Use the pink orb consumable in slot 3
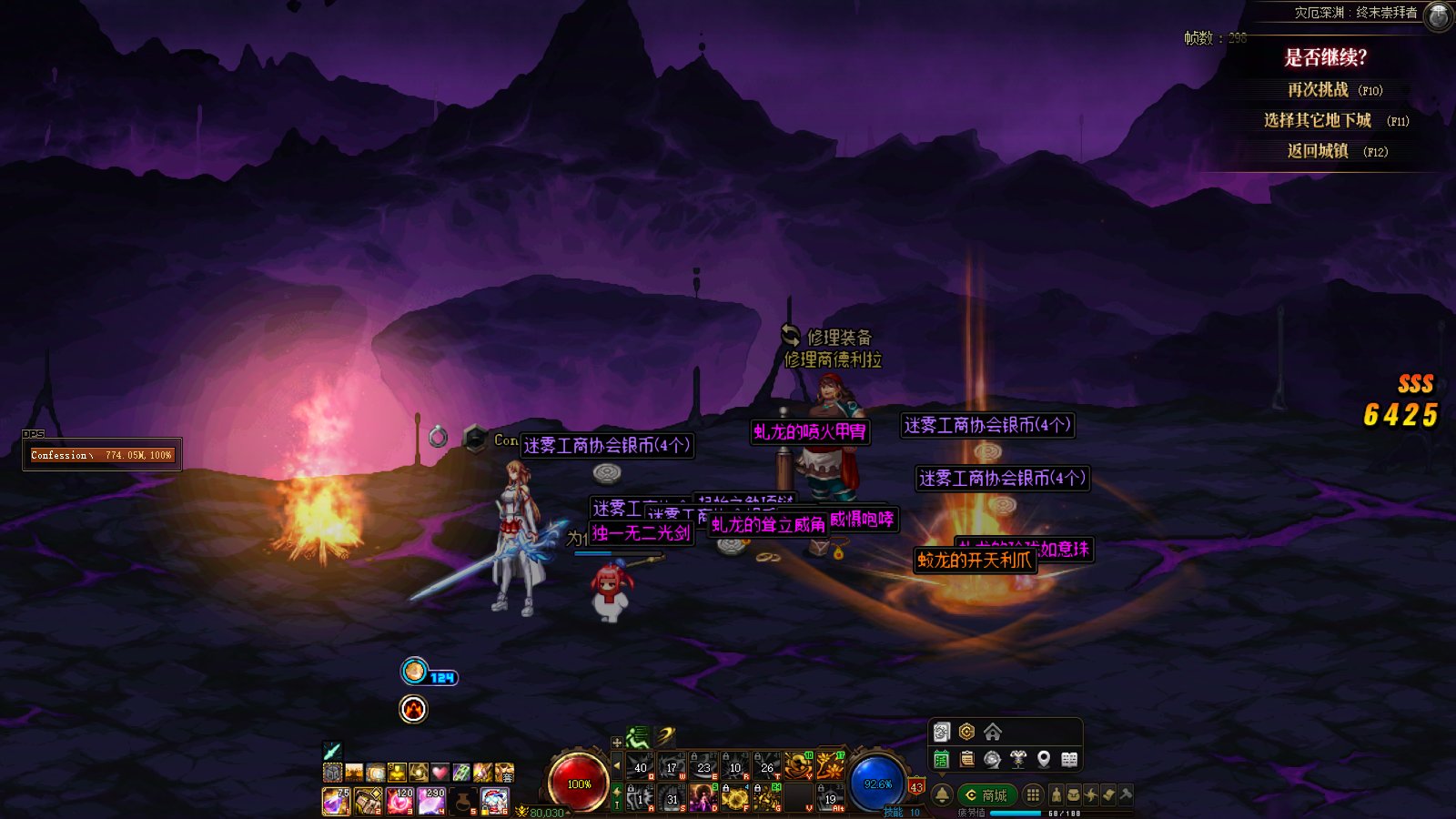 [x=399, y=801]
